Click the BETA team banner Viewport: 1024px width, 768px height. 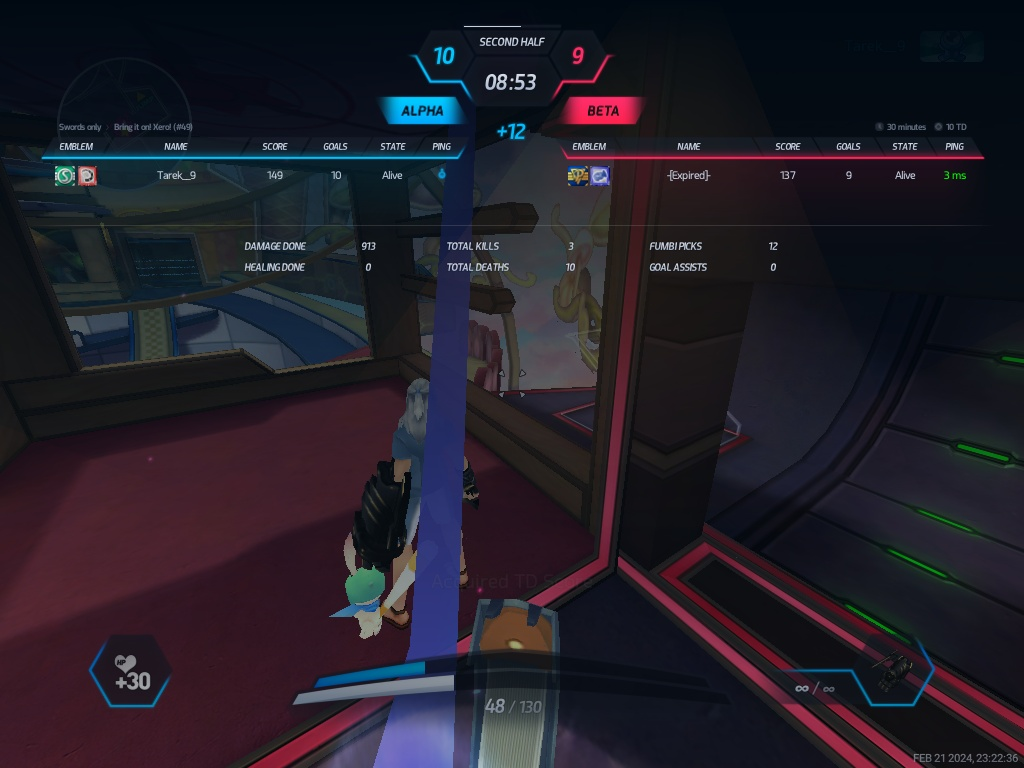coord(603,111)
